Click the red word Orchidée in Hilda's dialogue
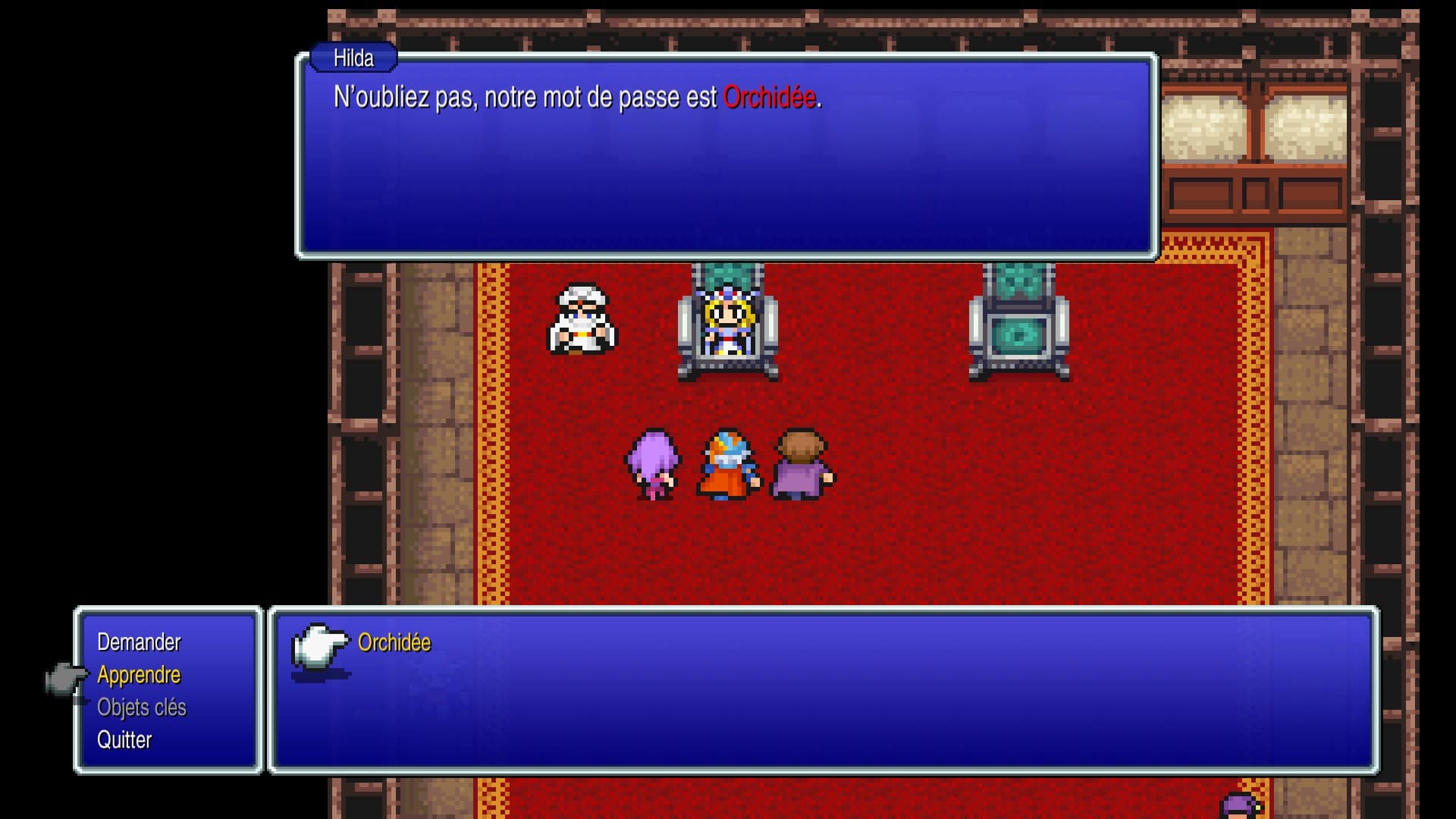Image resolution: width=1456 pixels, height=819 pixels. [771, 96]
